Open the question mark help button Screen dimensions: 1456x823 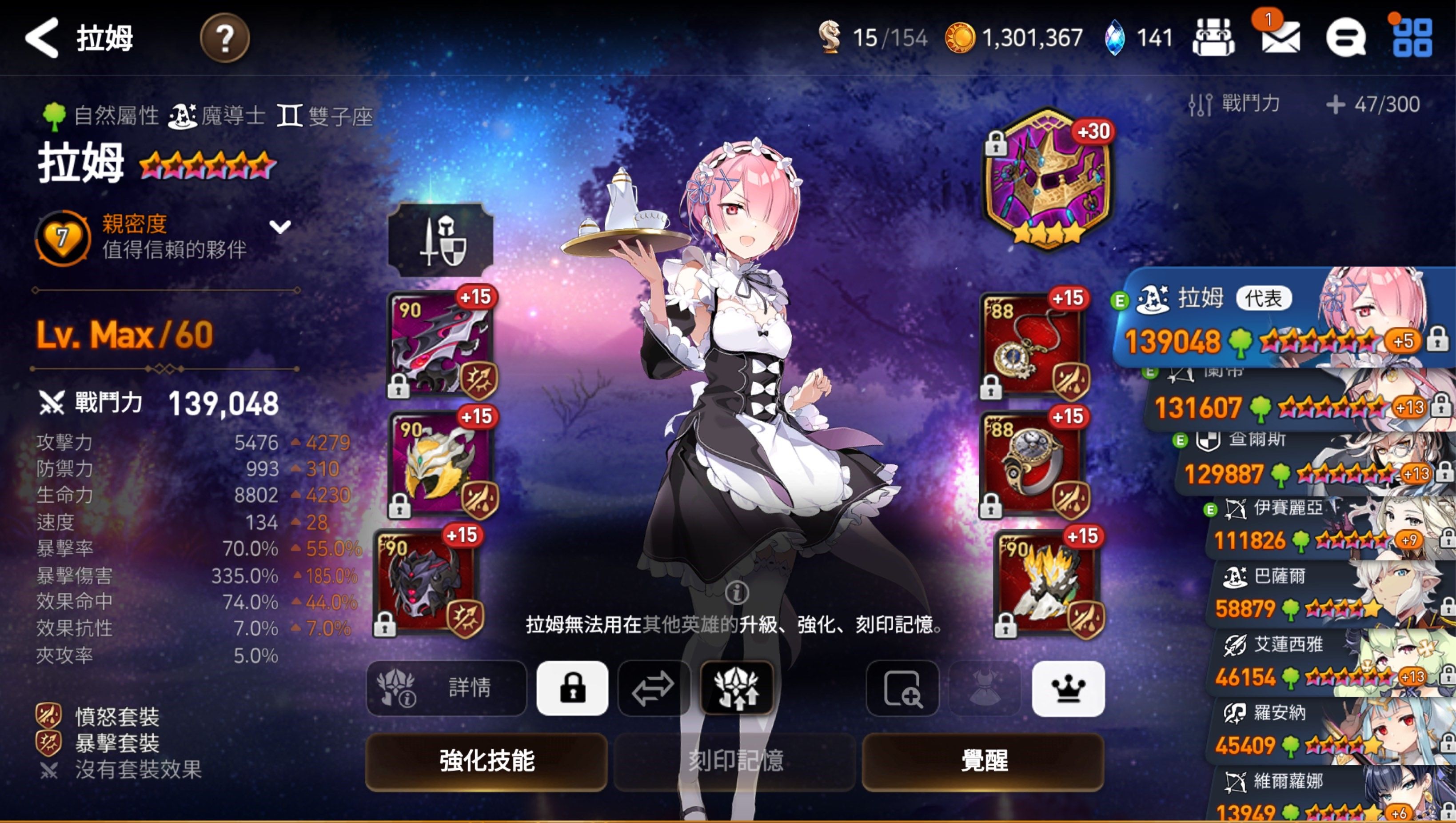tap(224, 38)
